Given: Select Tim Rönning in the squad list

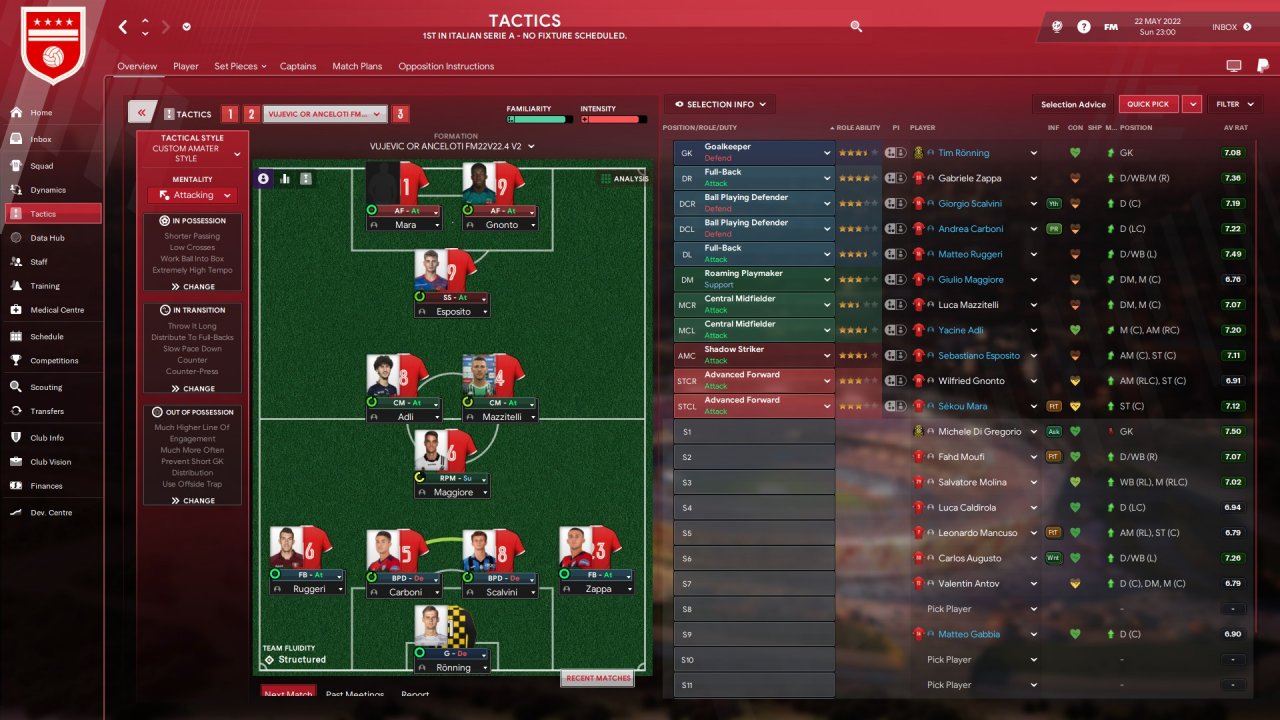Looking at the screenshot, I should [963, 153].
